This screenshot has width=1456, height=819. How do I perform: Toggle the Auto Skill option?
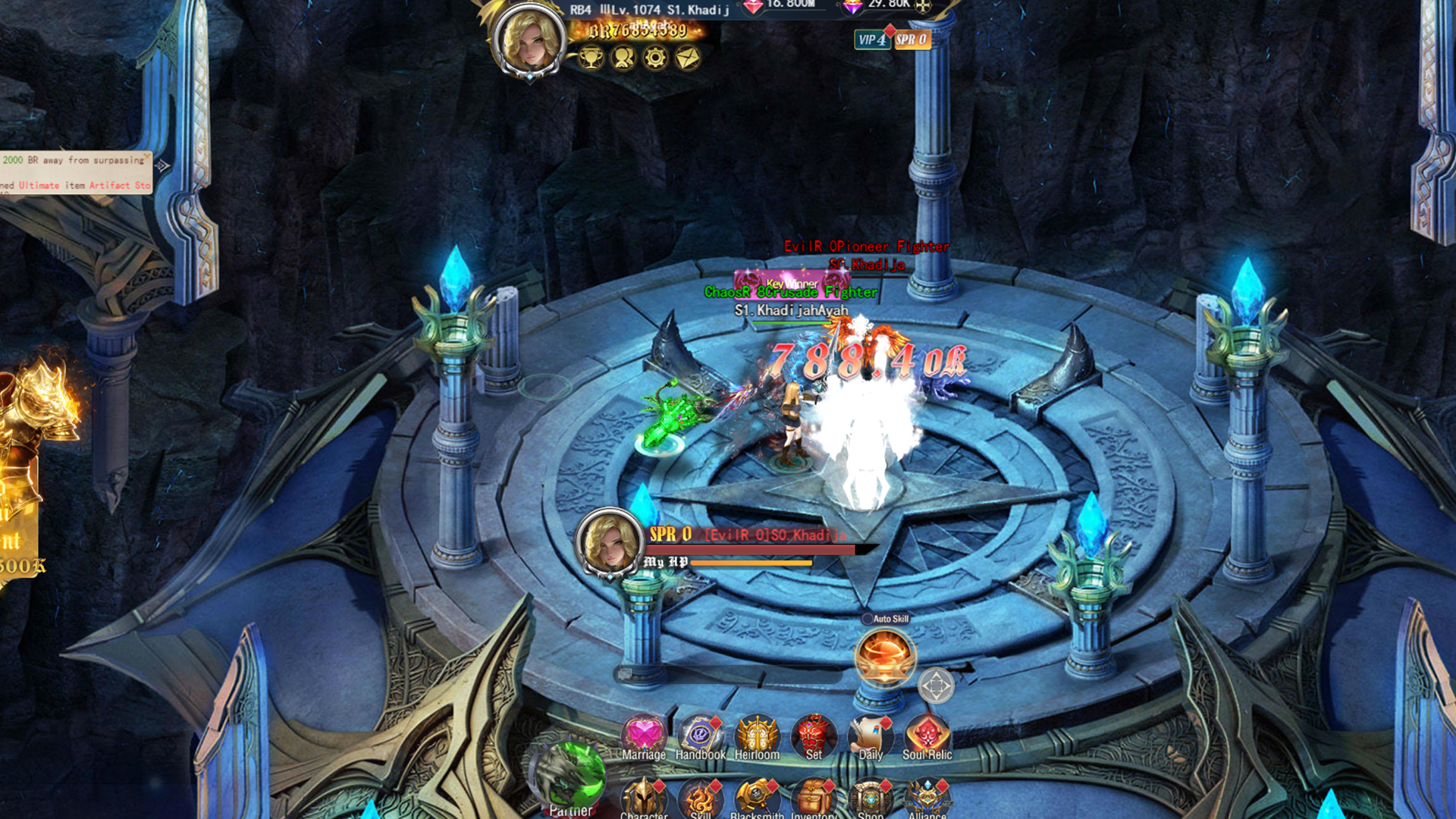(x=868, y=619)
